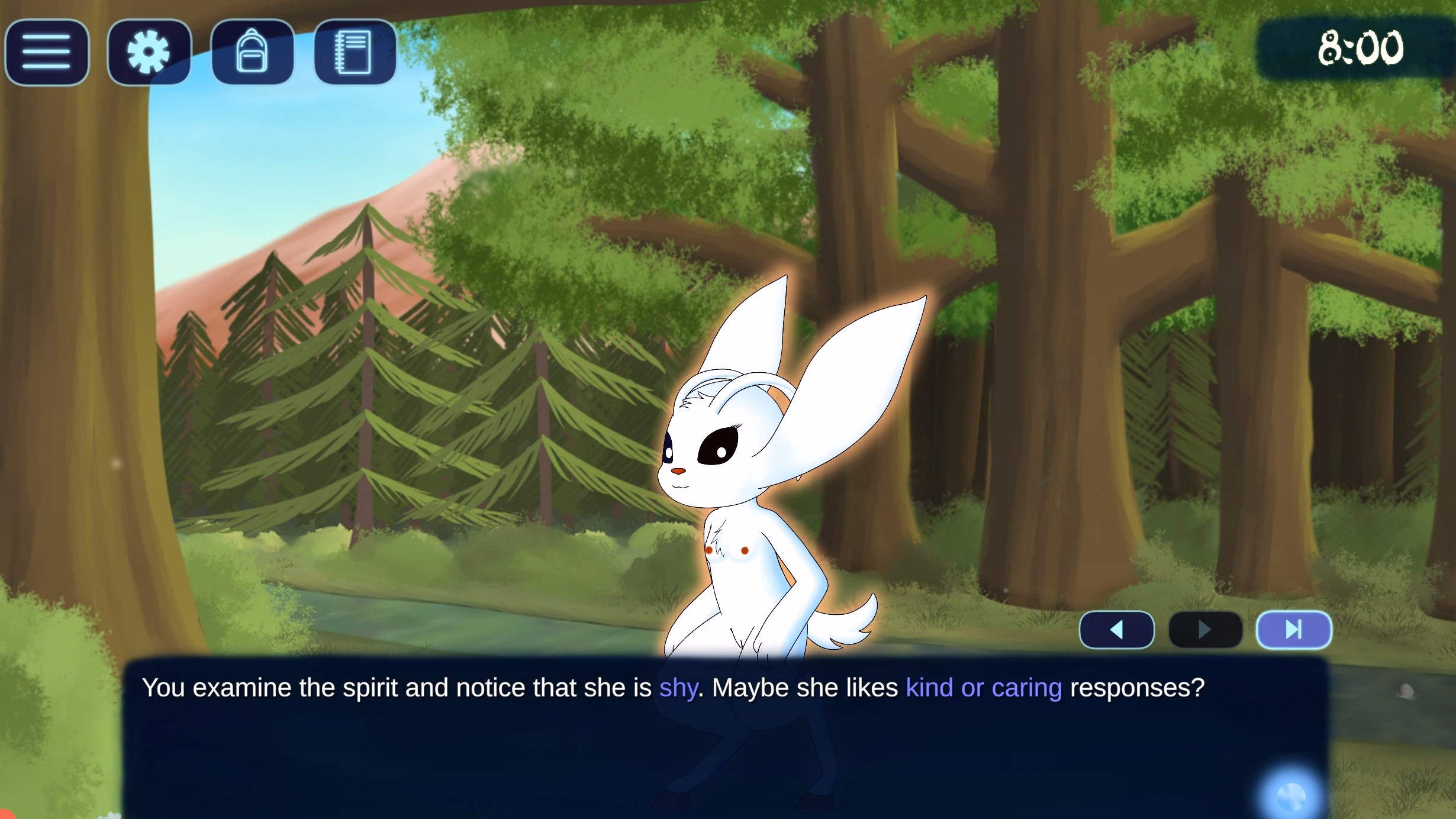
Task: Open the notebook journal
Action: coord(355,52)
